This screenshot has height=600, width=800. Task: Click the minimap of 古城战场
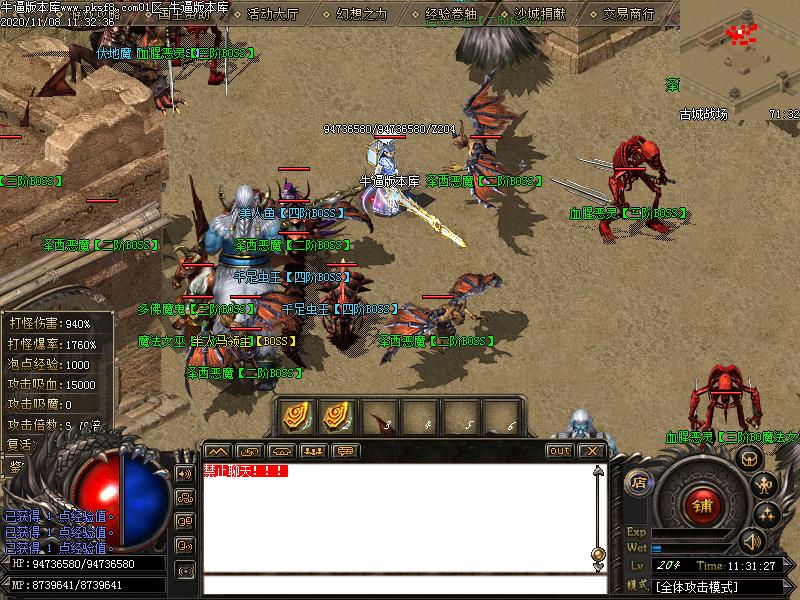click(739, 53)
